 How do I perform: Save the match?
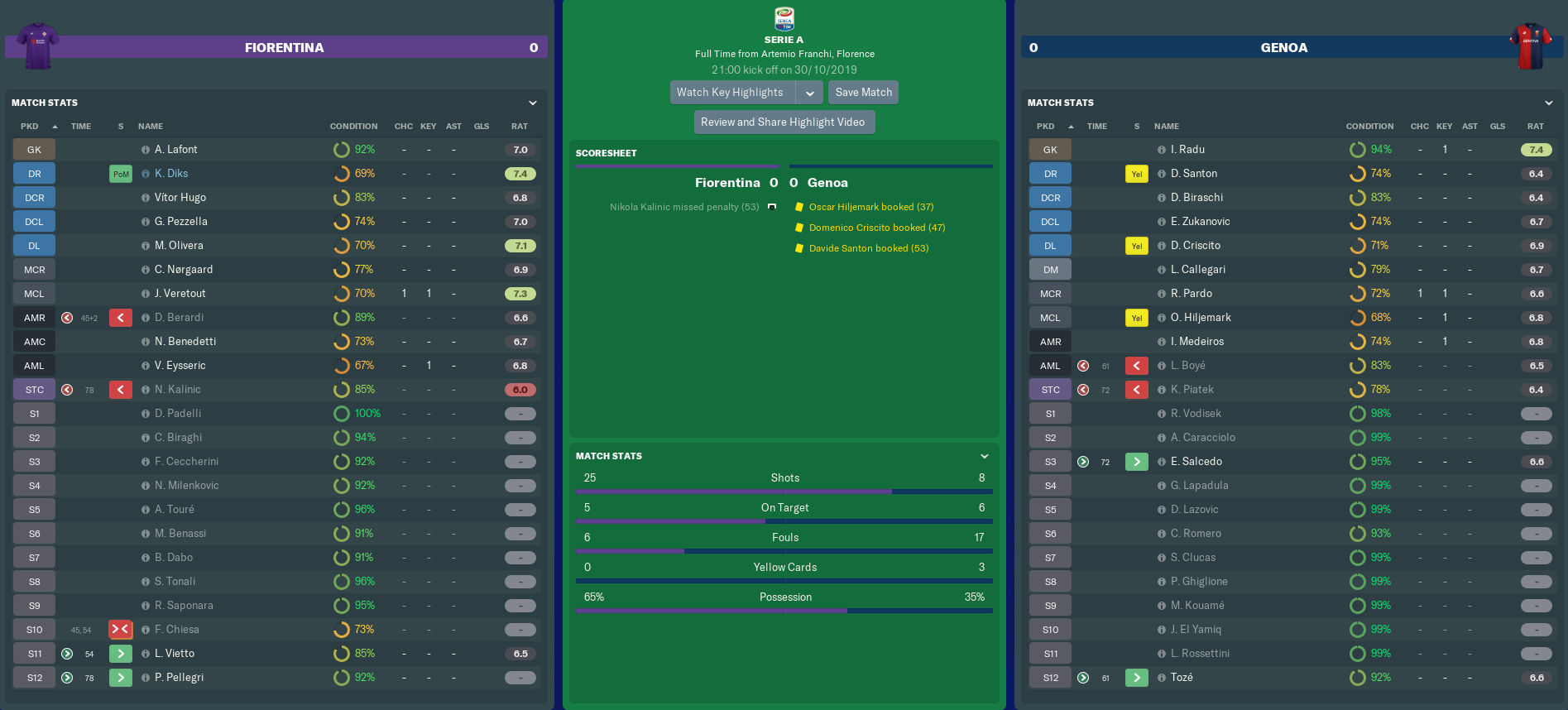[863, 93]
